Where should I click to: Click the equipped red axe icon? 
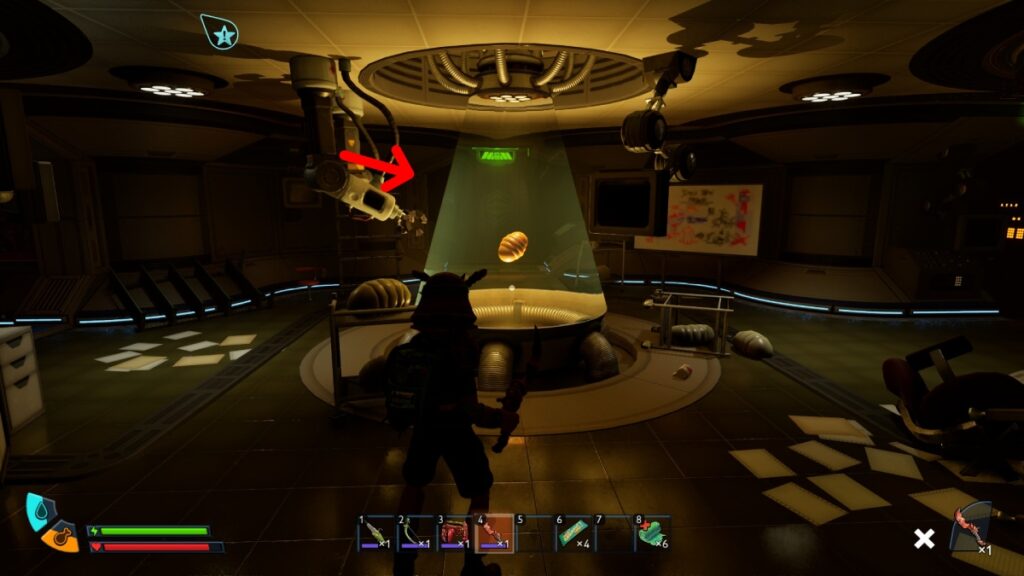pos(968,527)
